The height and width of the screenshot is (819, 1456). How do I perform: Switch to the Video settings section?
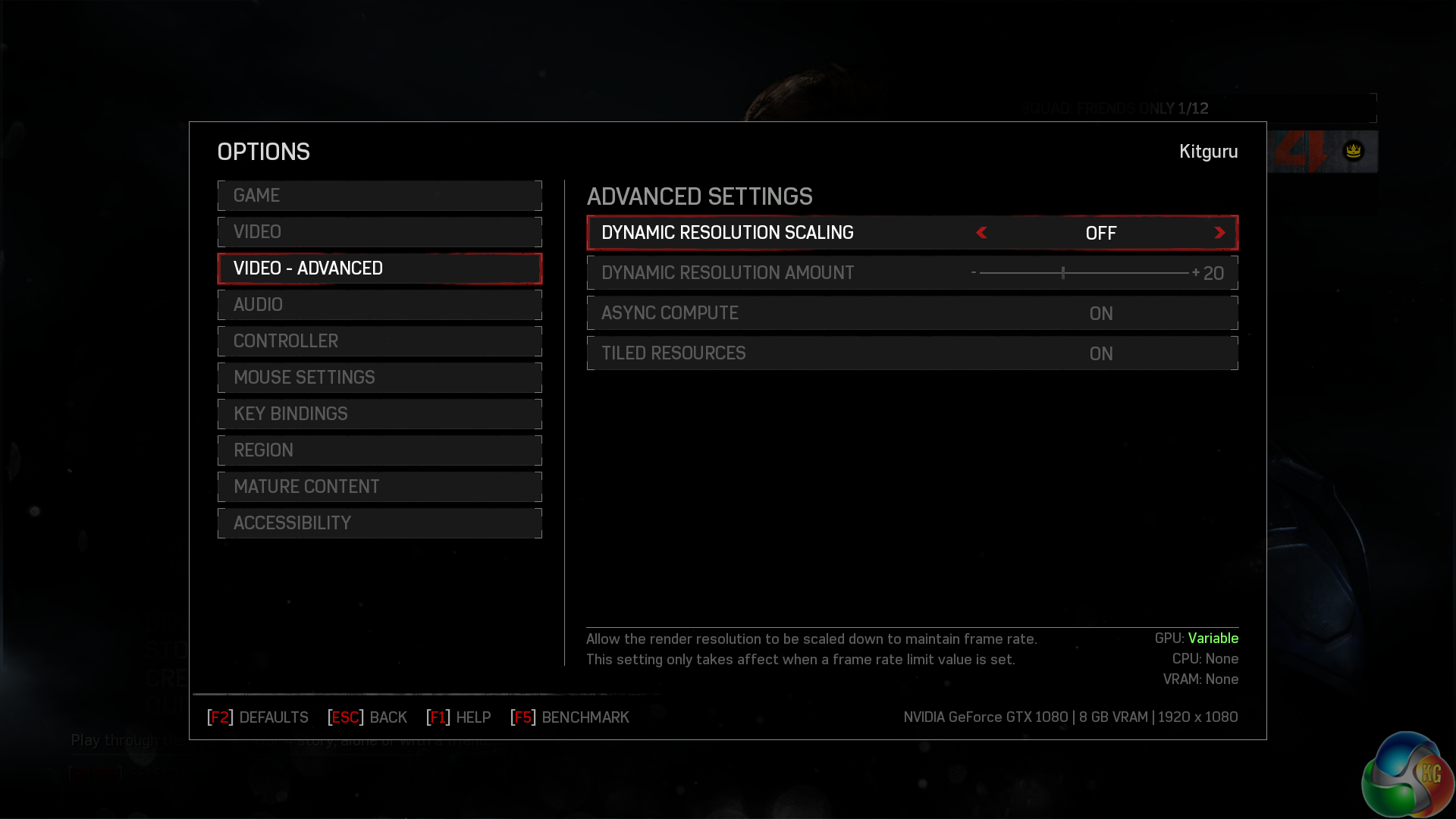379,232
